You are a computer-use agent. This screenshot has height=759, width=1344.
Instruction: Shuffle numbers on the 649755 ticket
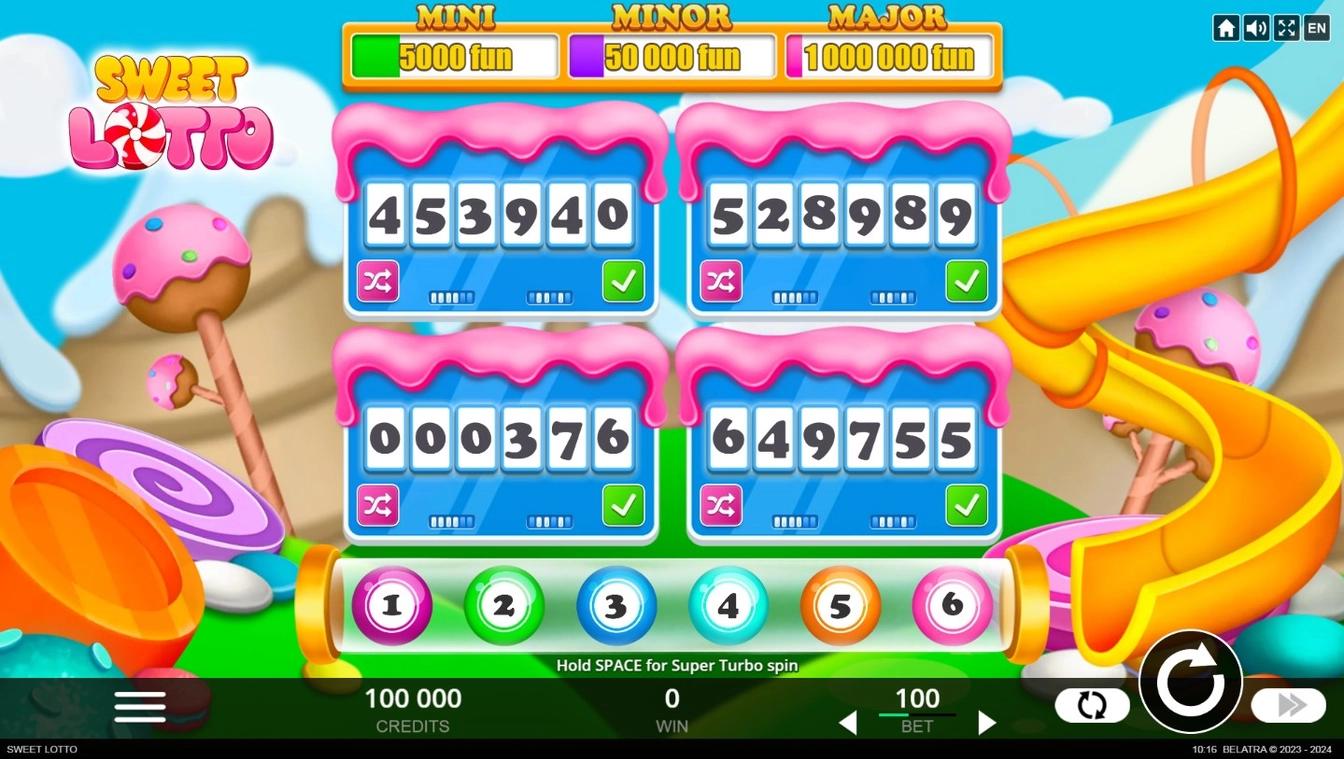coord(722,505)
